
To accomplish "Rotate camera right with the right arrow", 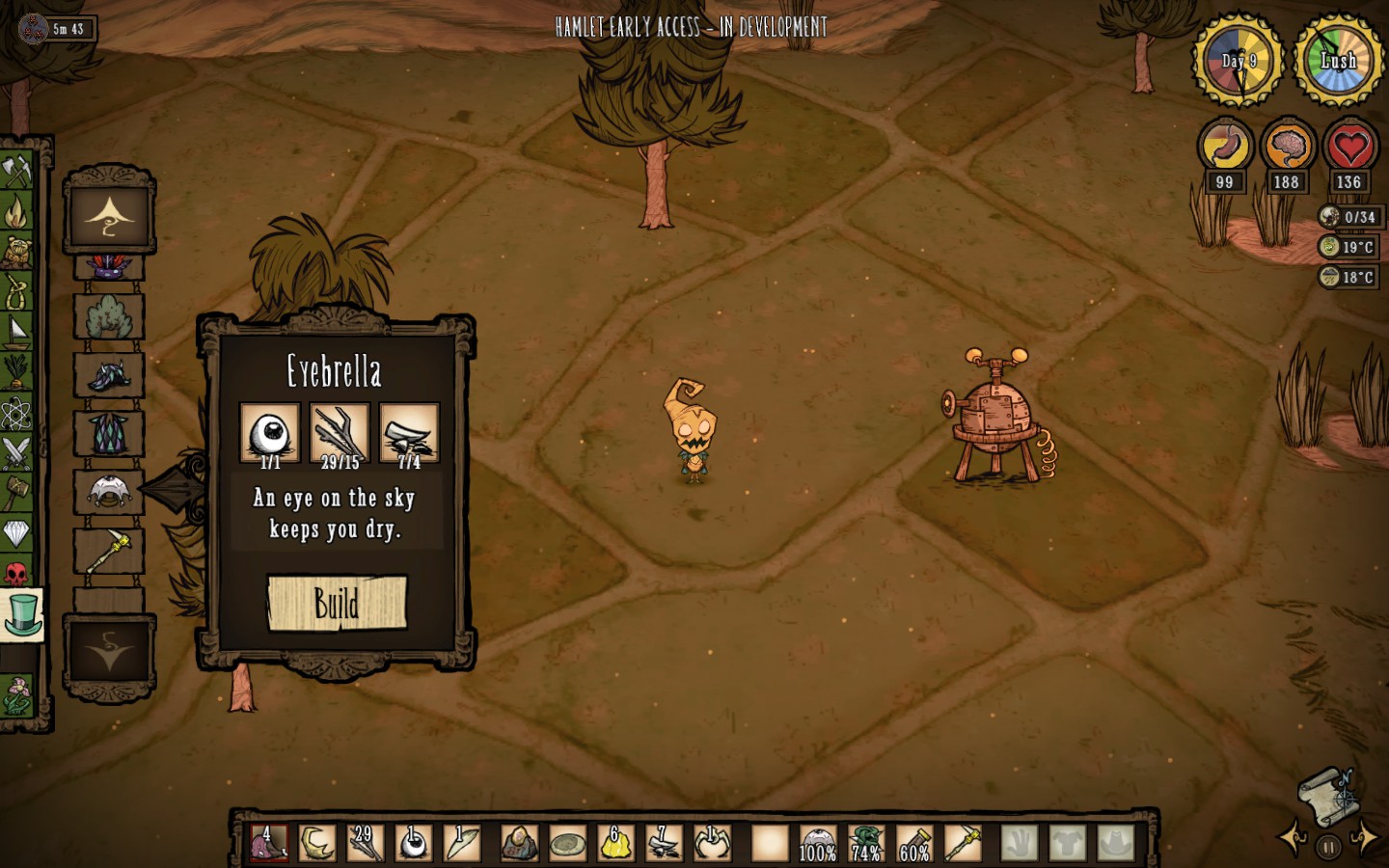I will click(x=1364, y=837).
